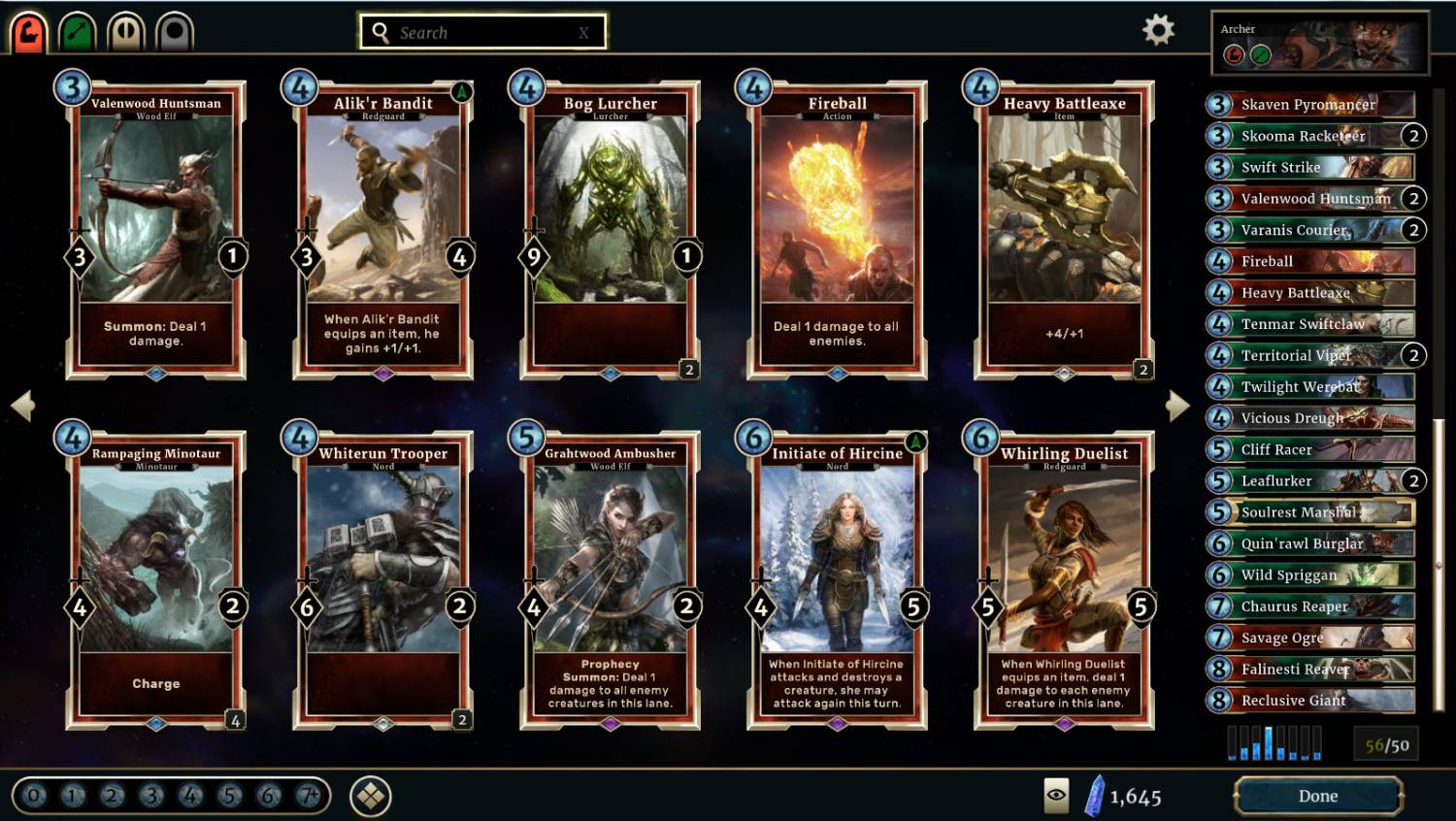Switch to the red Strength attribute tab

coord(29,32)
